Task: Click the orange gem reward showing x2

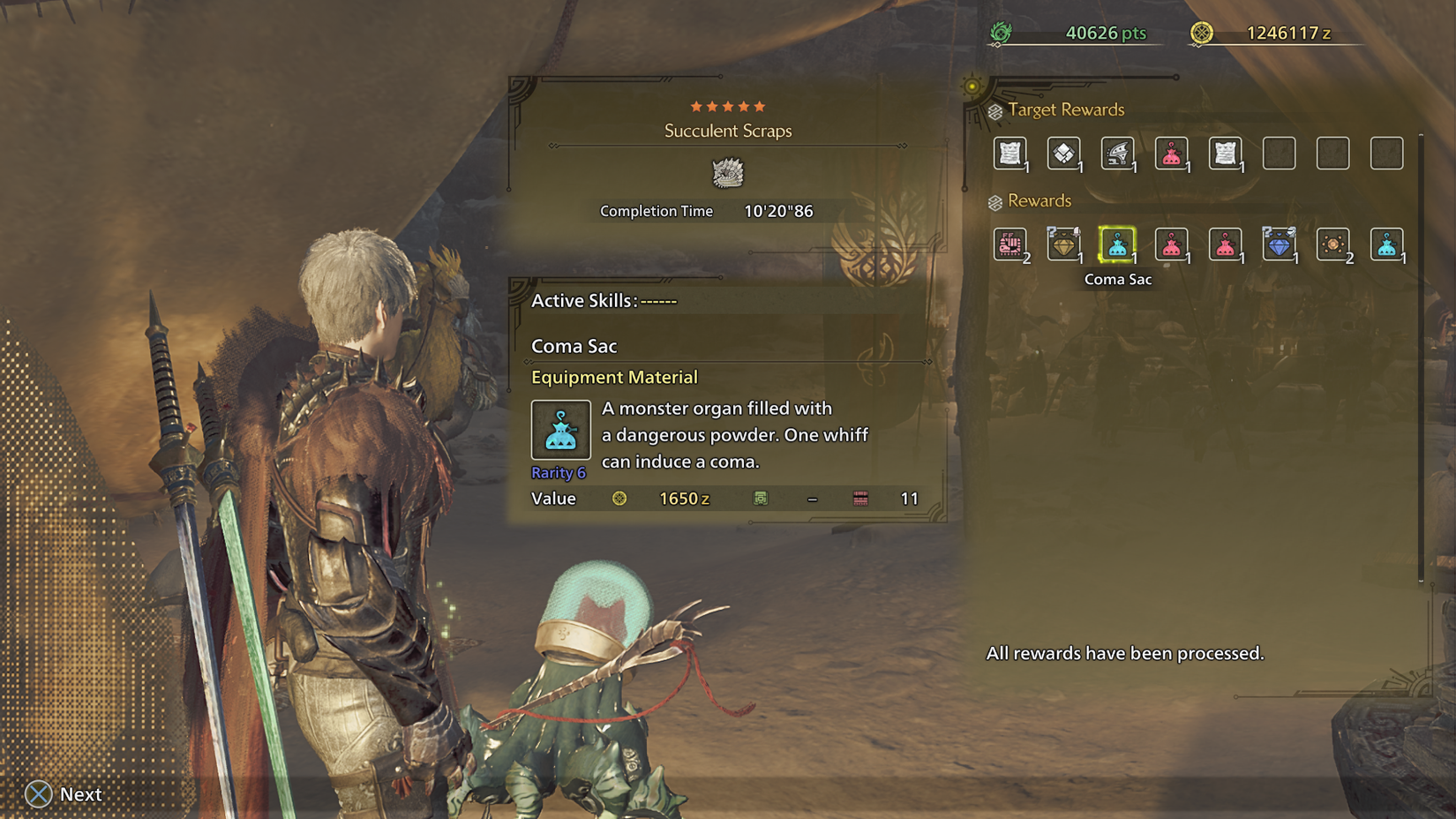Action: 1334,245
